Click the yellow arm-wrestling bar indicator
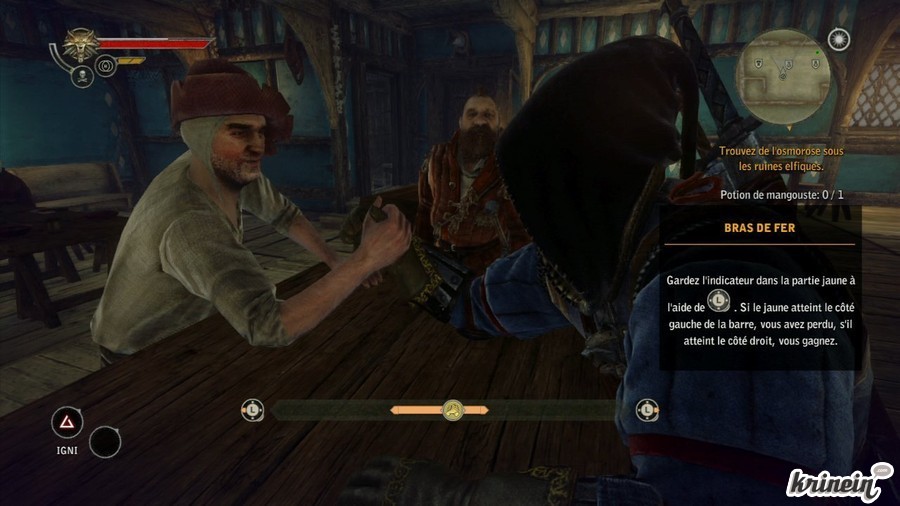900x506 pixels. 453,409
